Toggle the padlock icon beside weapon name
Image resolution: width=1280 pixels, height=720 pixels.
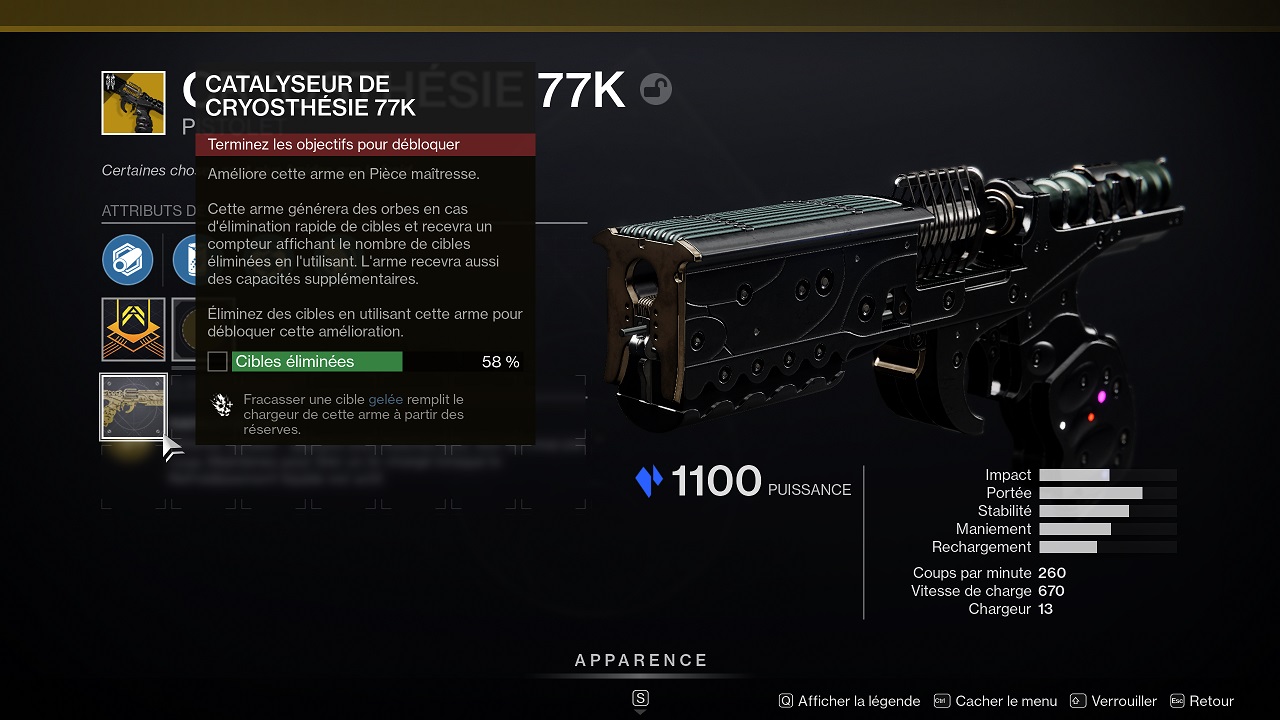click(x=656, y=90)
